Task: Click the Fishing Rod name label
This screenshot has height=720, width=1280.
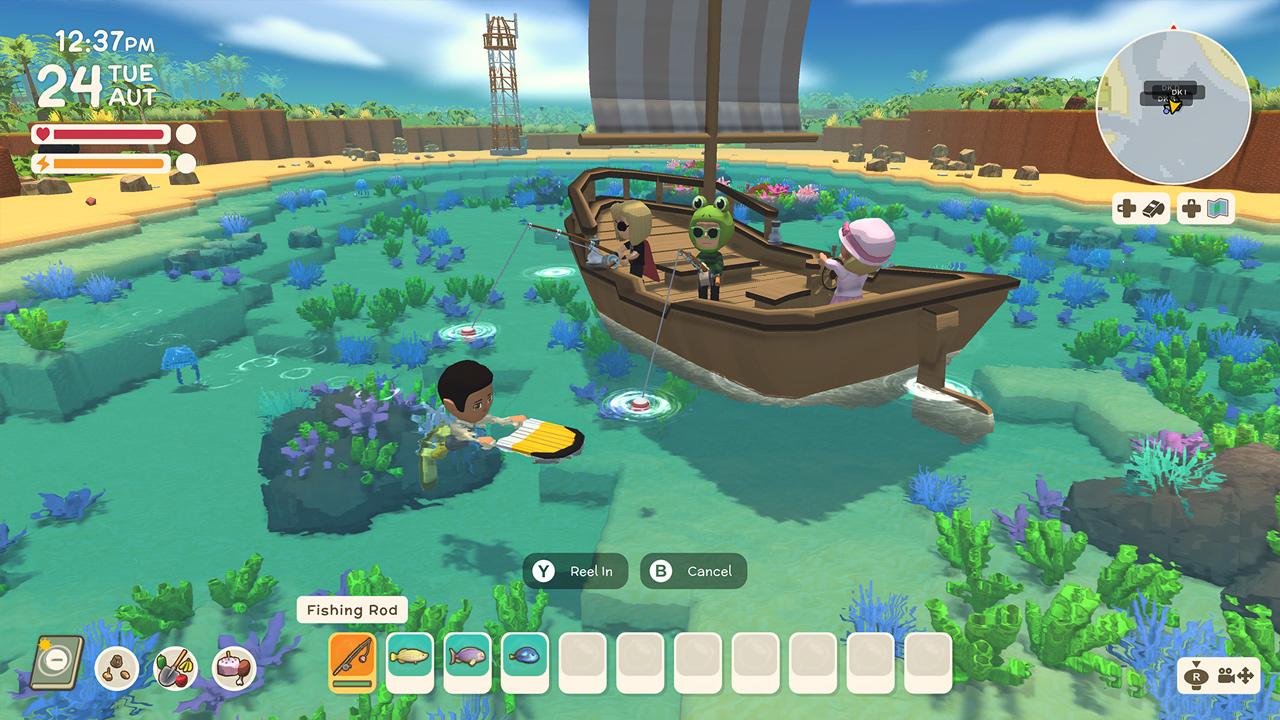Action: click(x=352, y=610)
